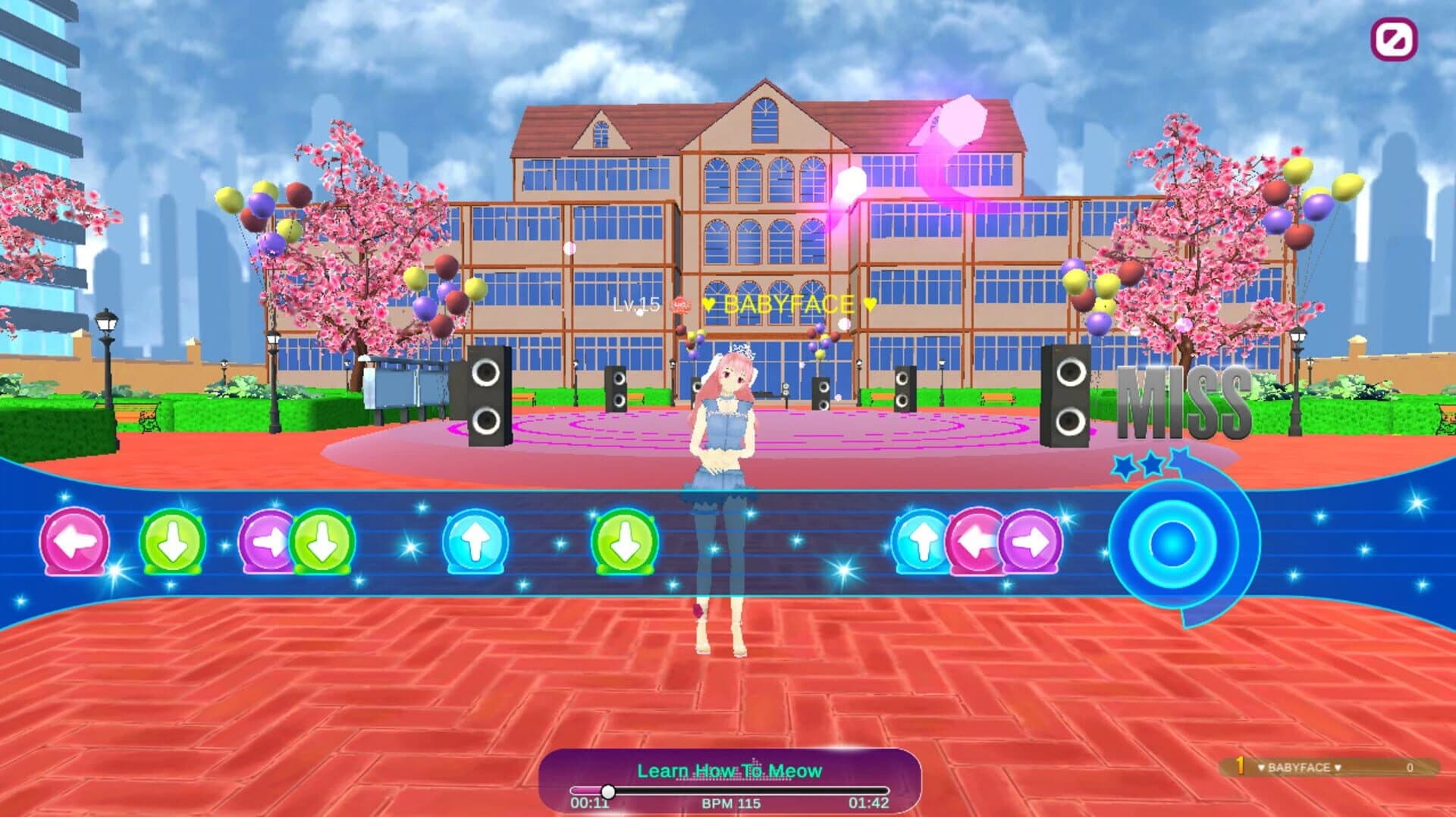
Task: Hit the purple right-arrow in the paired notes
Action: pyautogui.click(x=265, y=542)
